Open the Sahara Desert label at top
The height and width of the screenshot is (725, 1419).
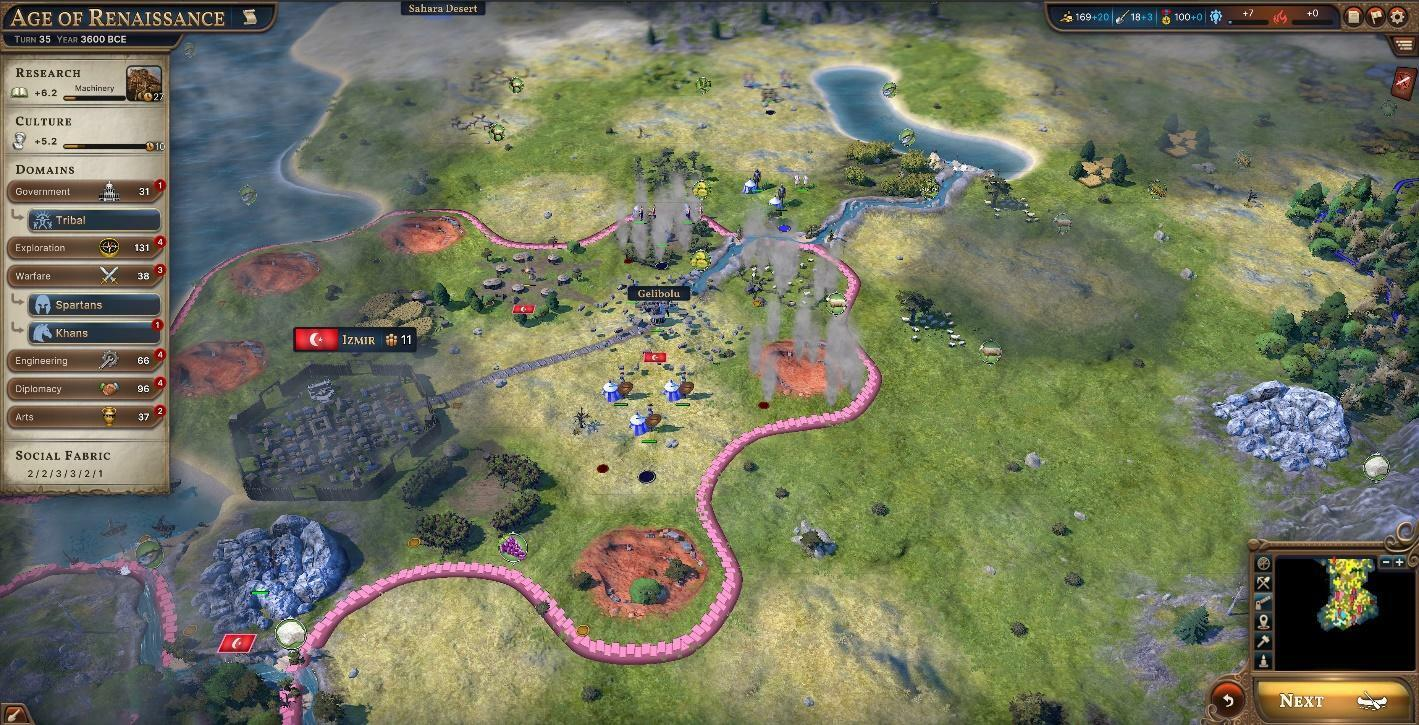point(443,8)
